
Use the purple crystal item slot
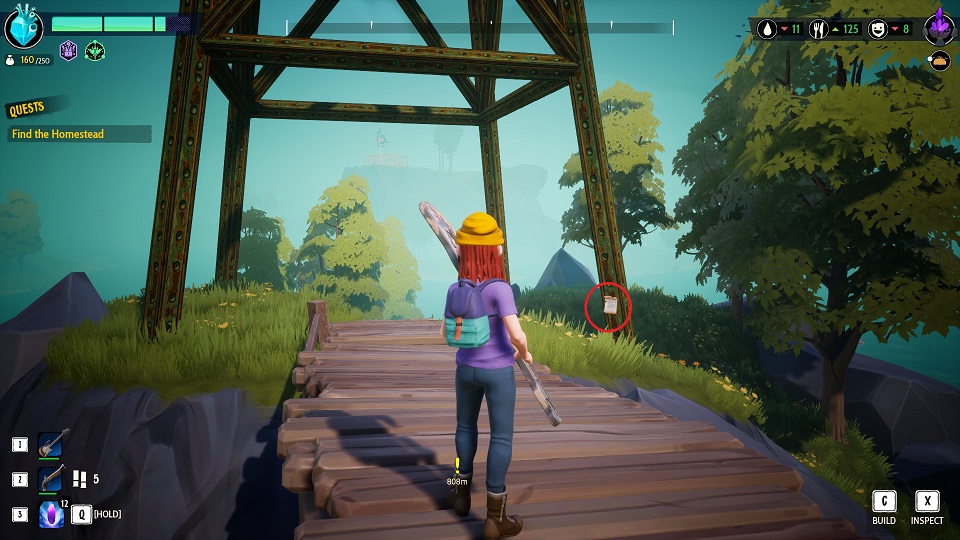click(x=52, y=515)
